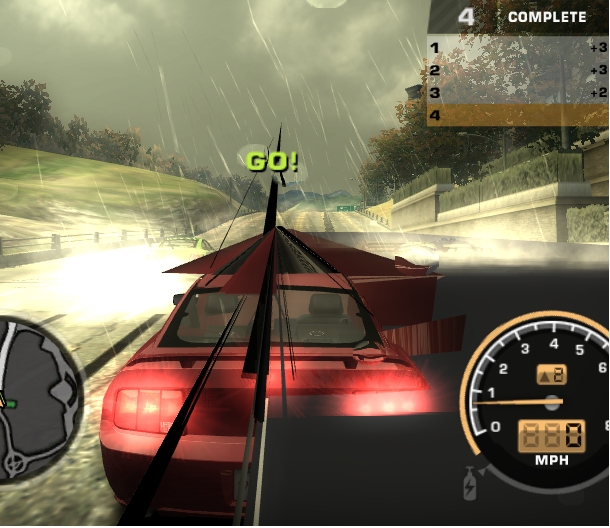The height and width of the screenshot is (528, 610).
Task: Select the first place leaderboard row
Action: 518,47
